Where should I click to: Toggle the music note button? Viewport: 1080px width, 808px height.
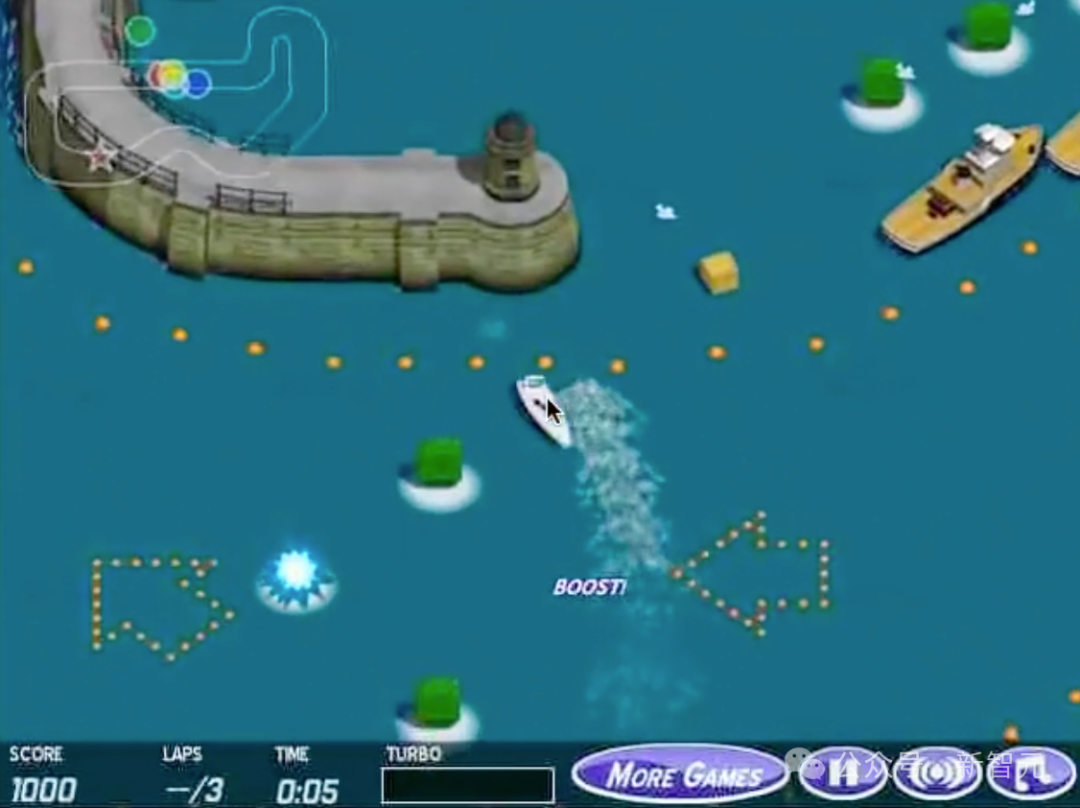click(1030, 773)
